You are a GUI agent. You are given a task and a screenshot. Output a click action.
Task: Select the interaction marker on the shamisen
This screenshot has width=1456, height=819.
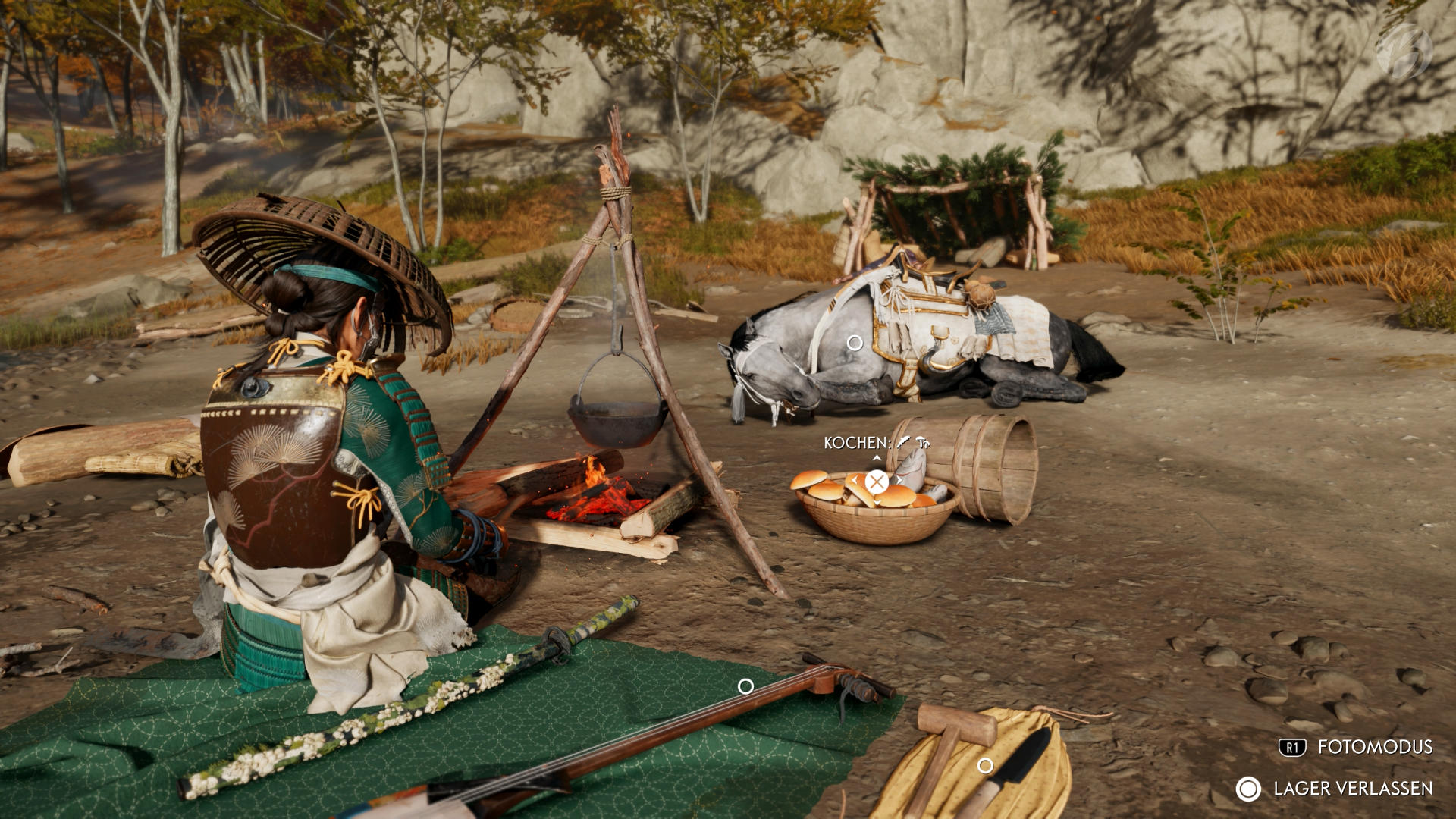pos(745,686)
